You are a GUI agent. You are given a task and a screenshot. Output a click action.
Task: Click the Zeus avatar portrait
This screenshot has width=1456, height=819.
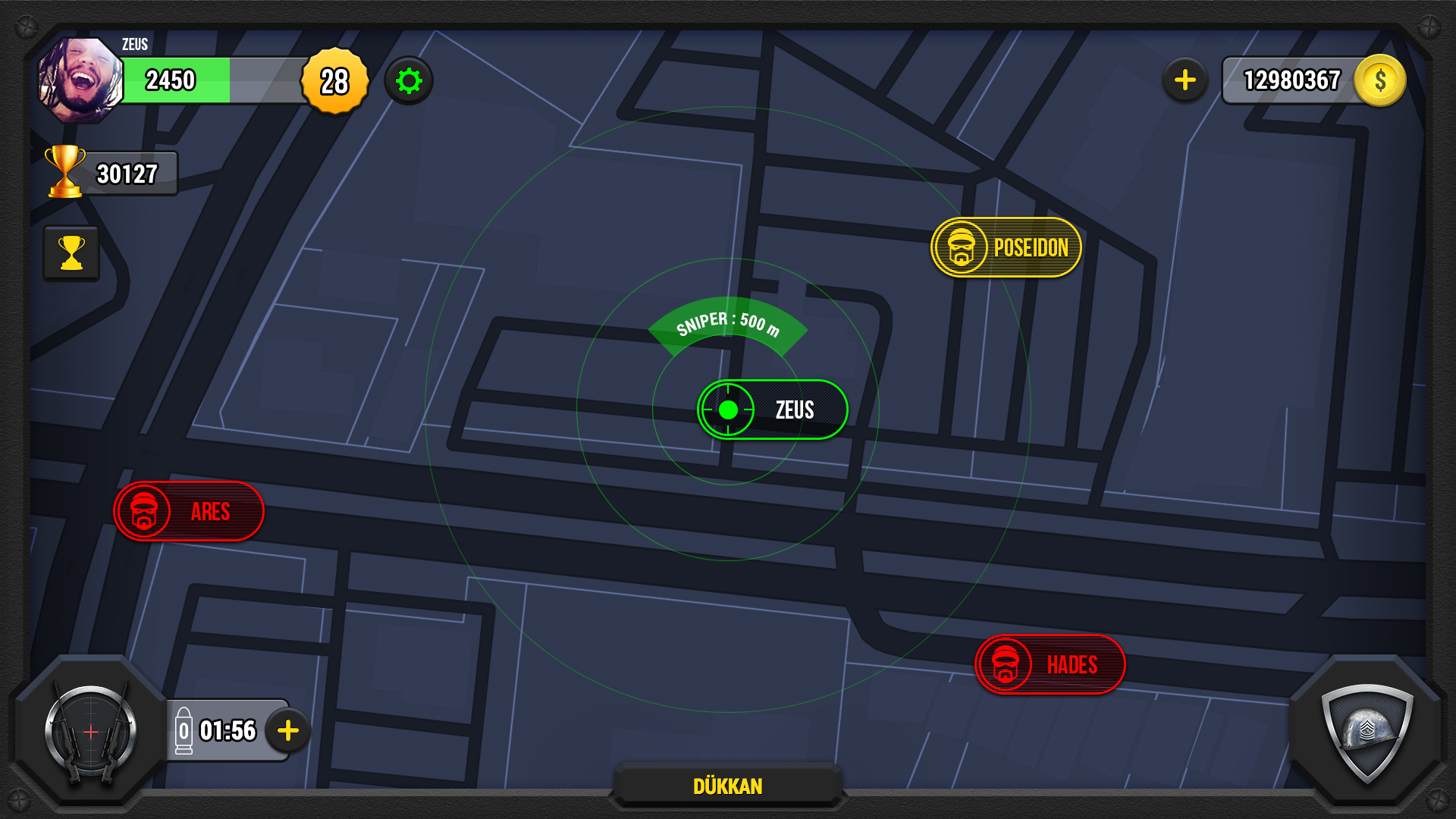(x=80, y=76)
